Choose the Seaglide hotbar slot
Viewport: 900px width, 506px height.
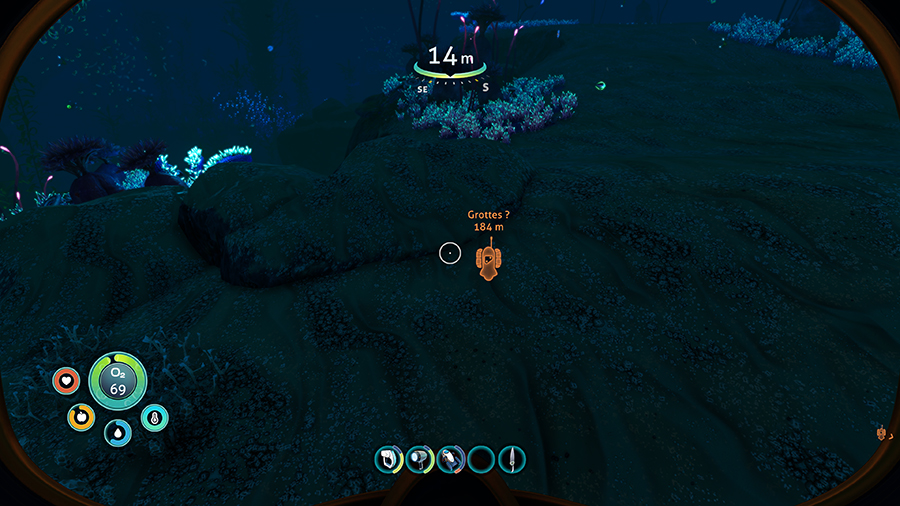(450, 460)
